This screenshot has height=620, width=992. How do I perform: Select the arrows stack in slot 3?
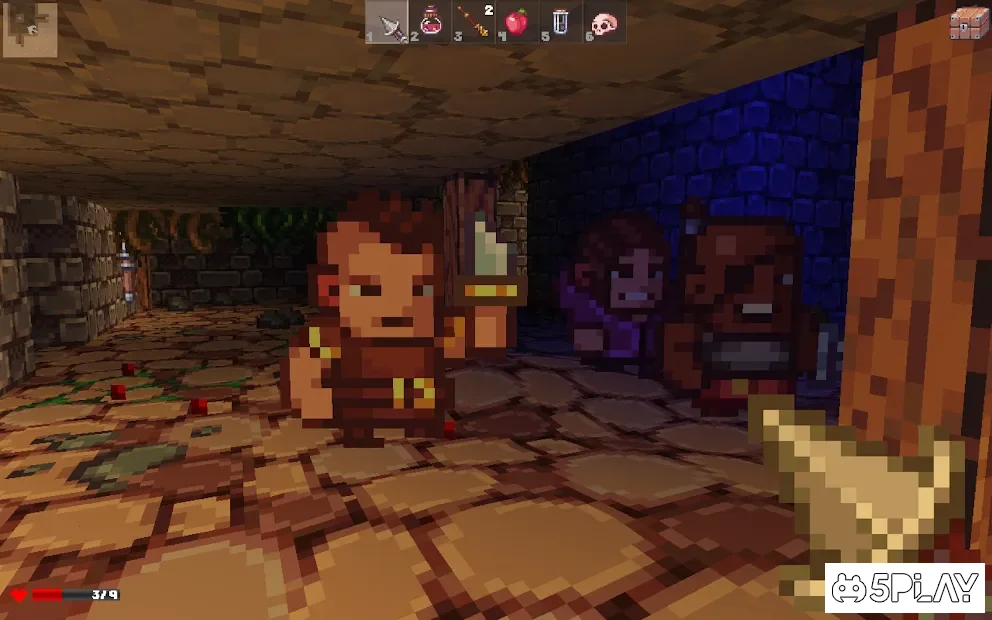tap(473, 22)
